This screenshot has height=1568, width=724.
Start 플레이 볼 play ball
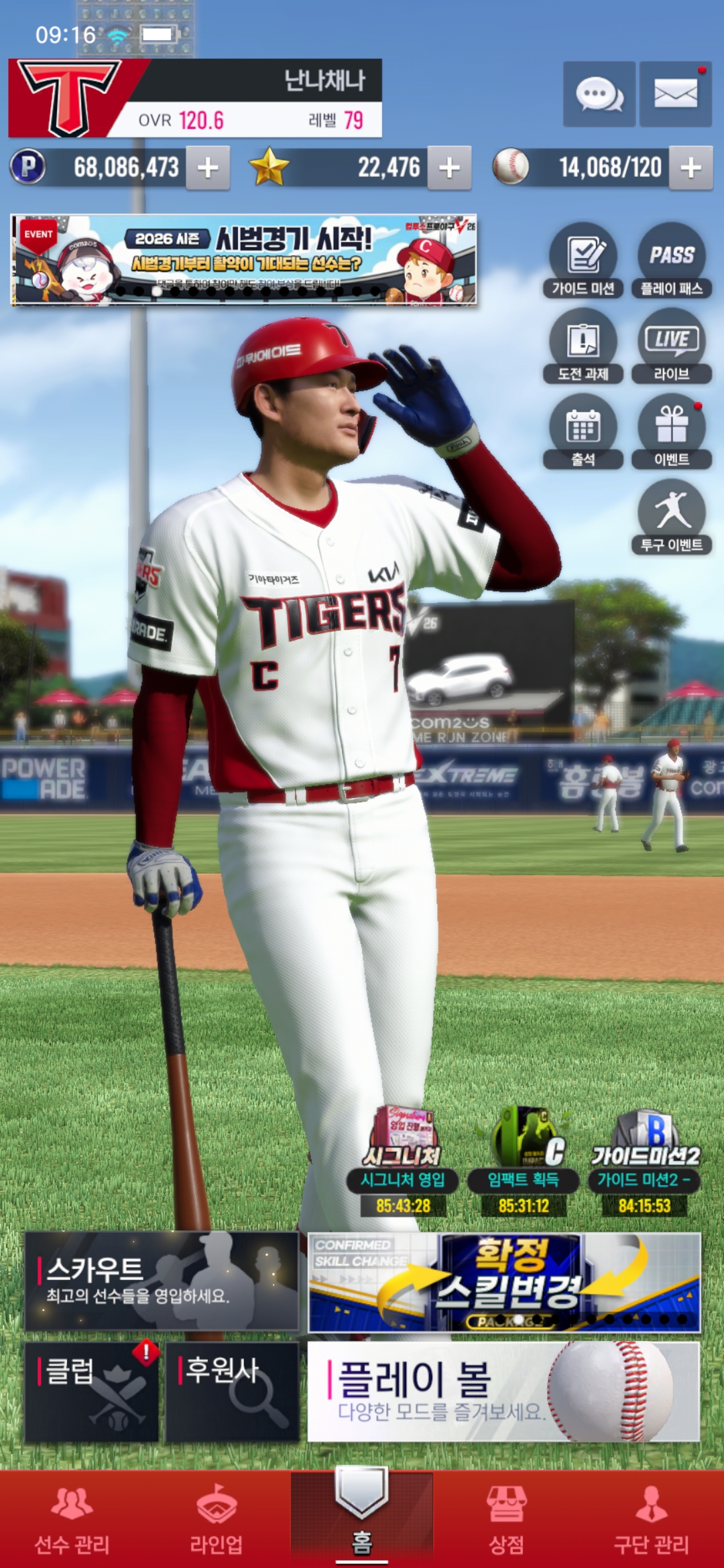(x=503, y=1392)
